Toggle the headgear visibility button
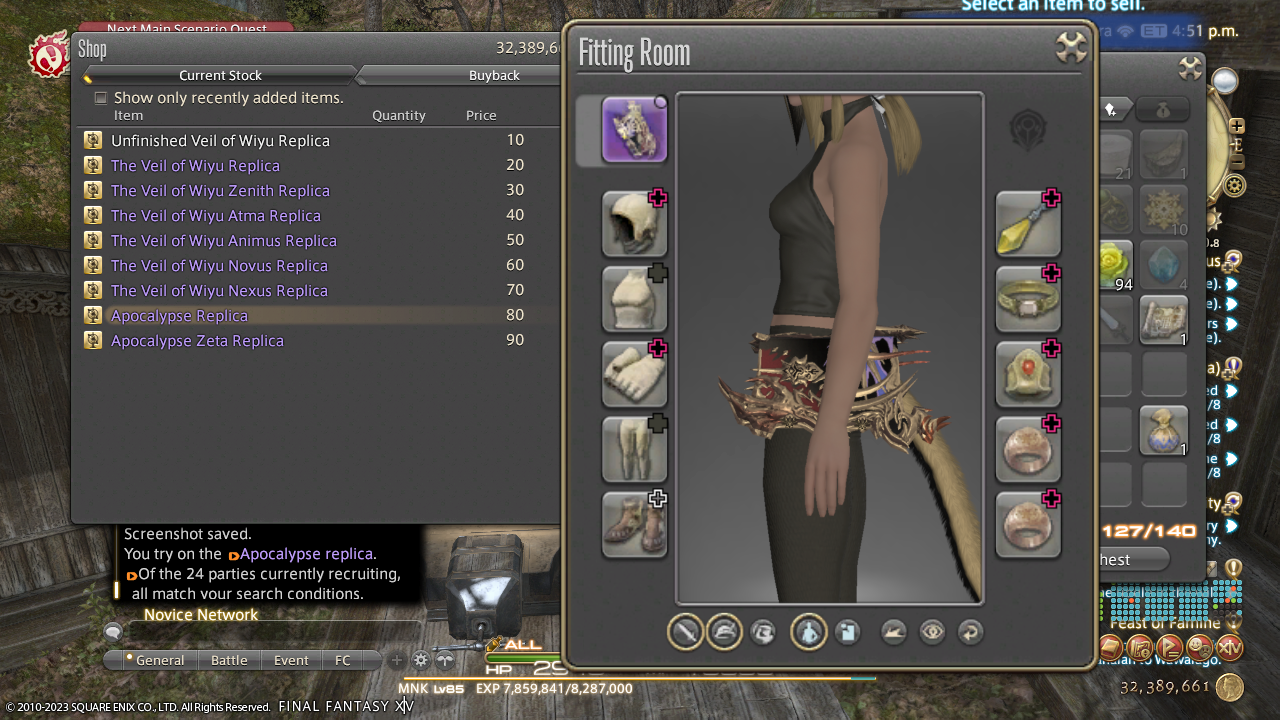Screen dimensions: 1280x720 [x=724, y=632]
